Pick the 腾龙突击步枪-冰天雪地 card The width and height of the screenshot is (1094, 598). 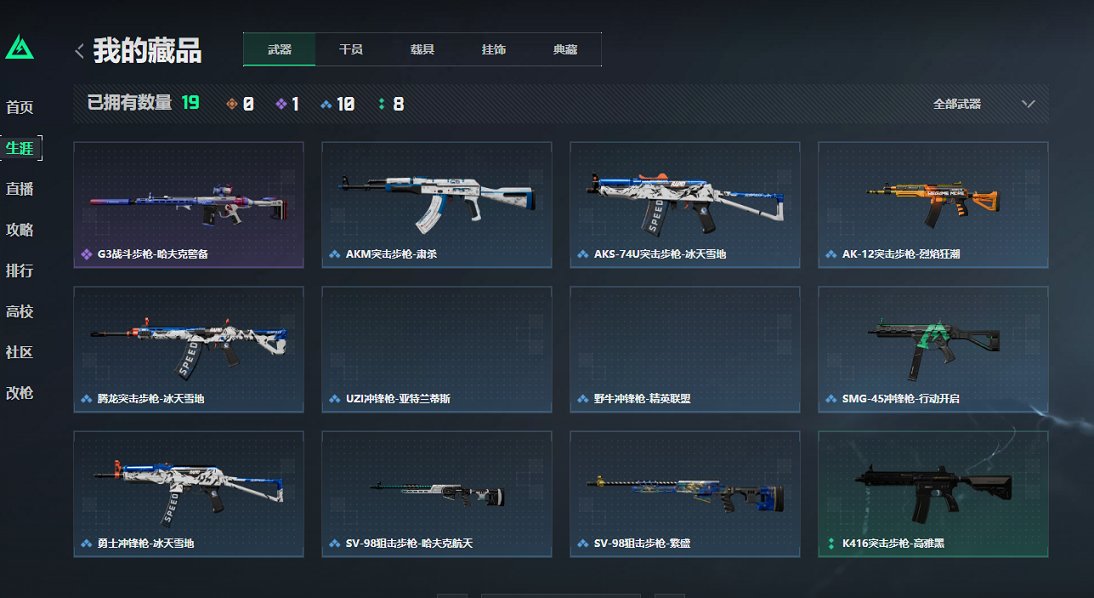coord(188,349)
